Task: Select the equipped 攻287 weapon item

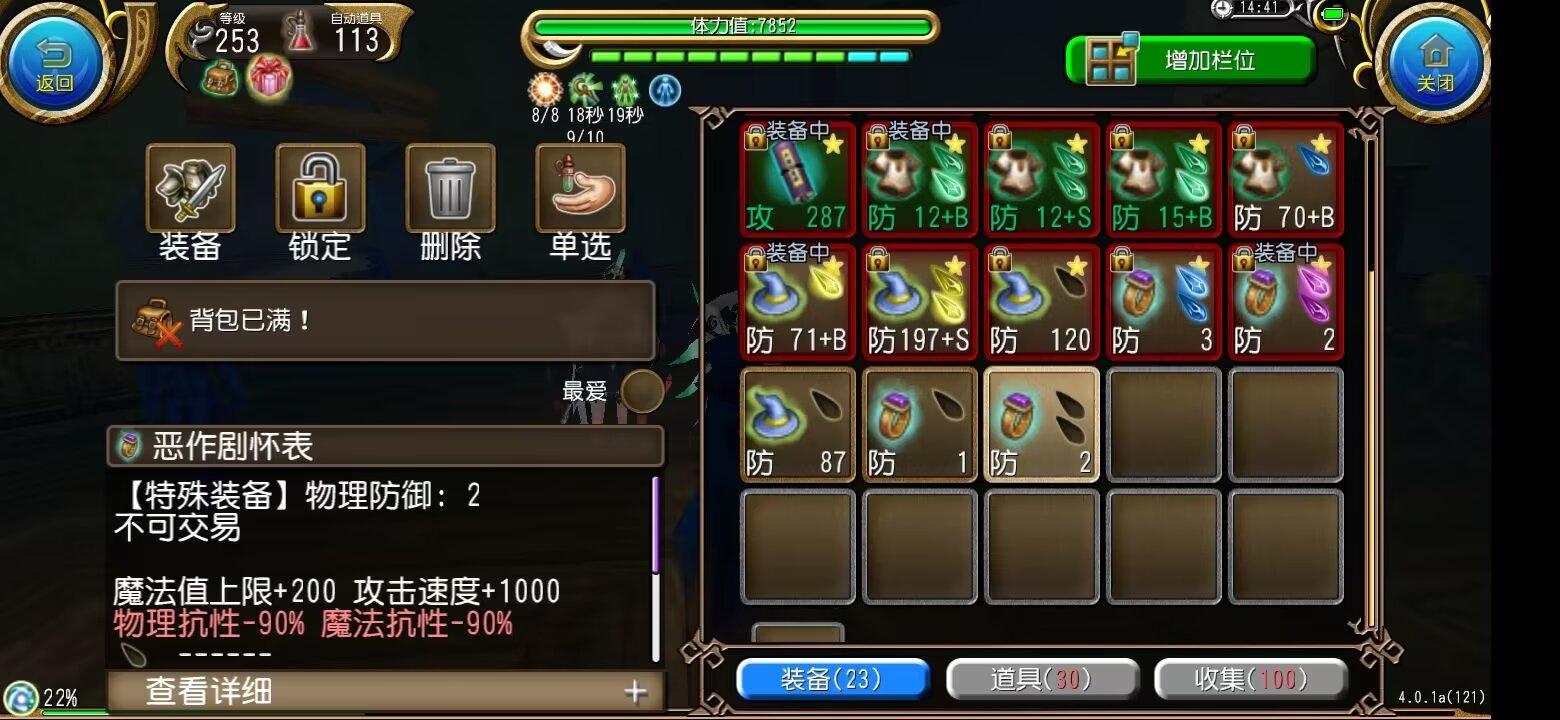Action: click(797, 180)
